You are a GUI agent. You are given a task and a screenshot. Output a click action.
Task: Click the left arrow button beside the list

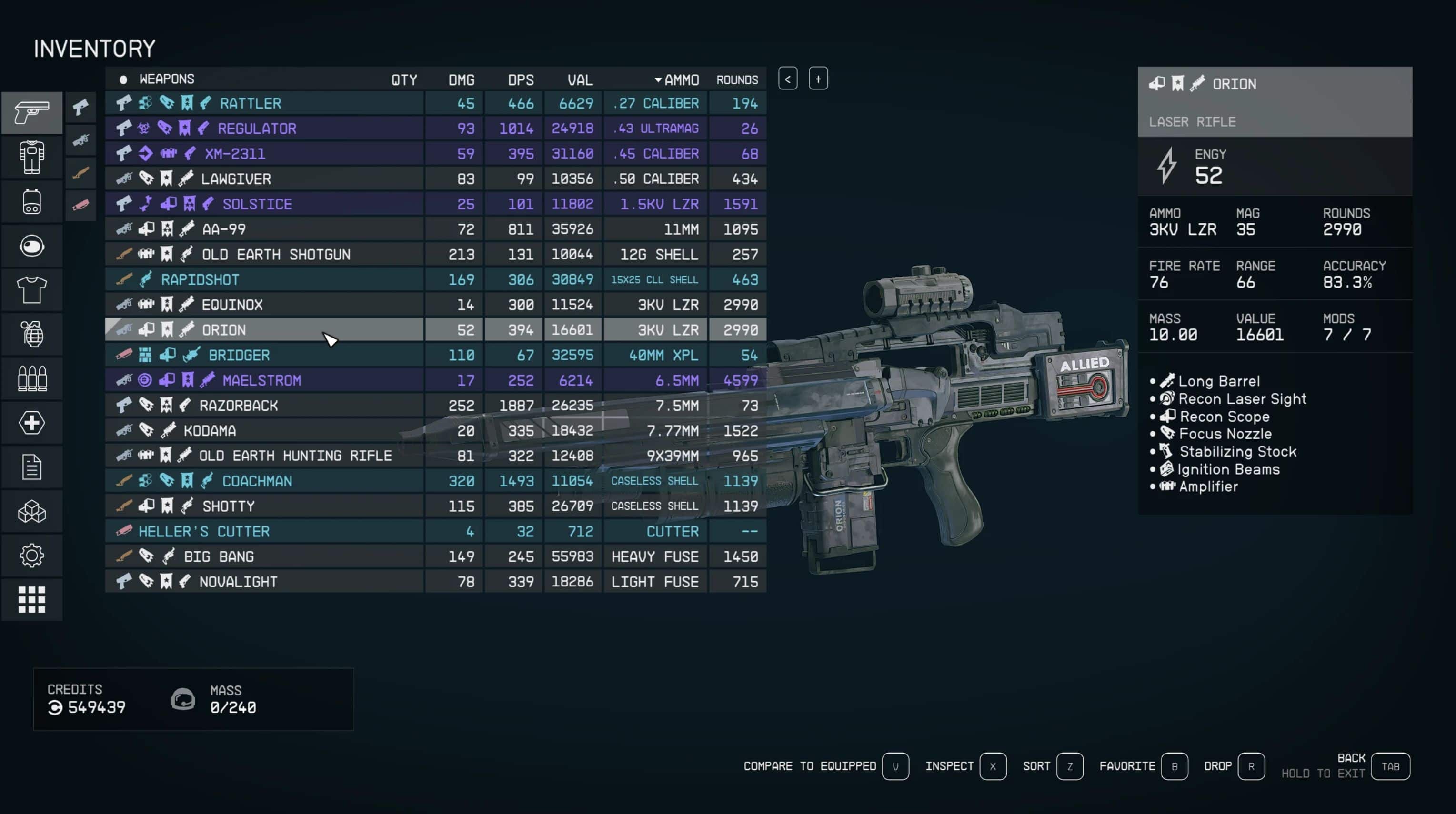click(787, 79)
